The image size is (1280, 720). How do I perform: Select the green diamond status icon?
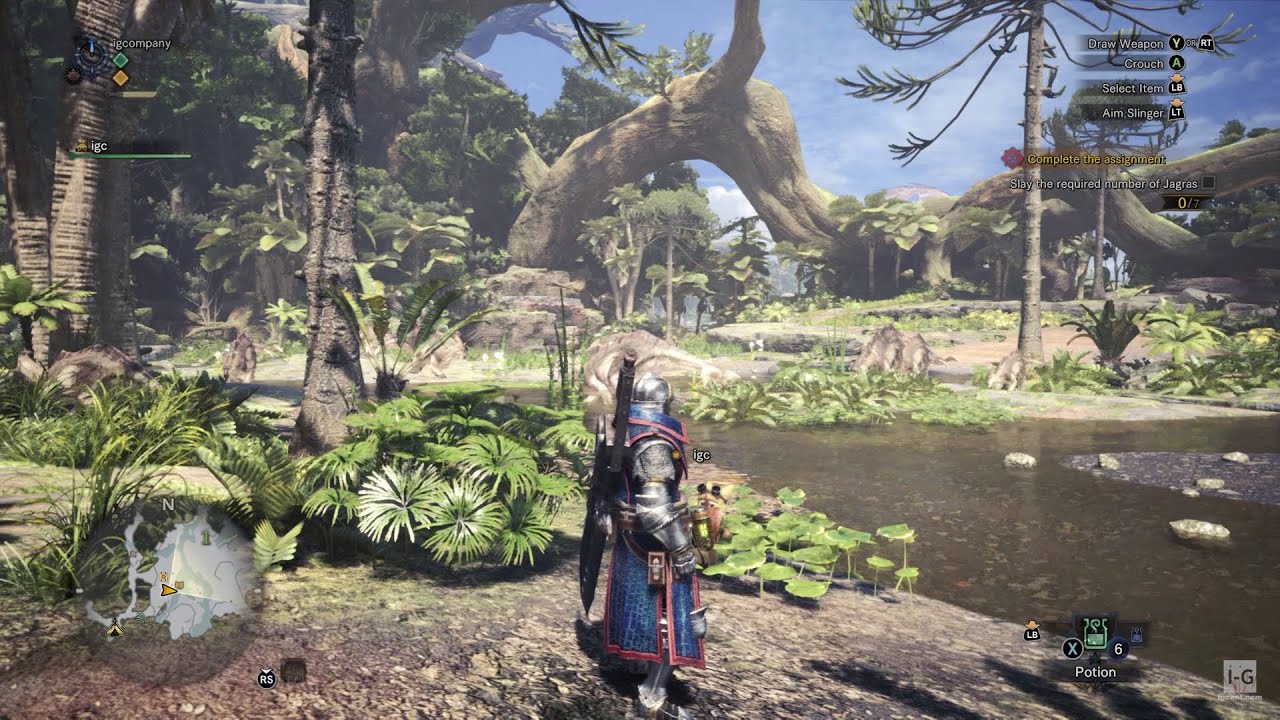click(x=120, y=60)
